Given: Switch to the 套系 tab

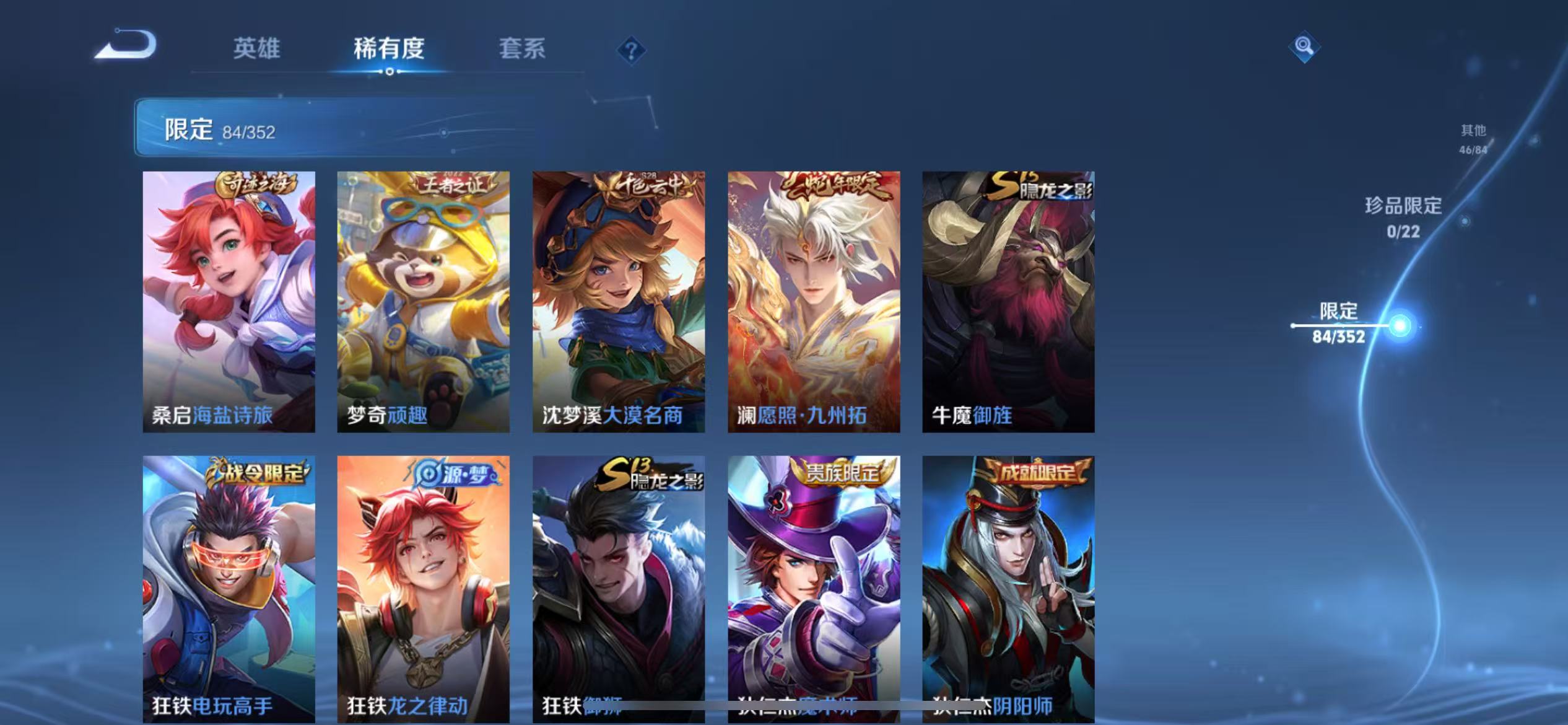Looking at the screenshot, I should coord(522,48).
